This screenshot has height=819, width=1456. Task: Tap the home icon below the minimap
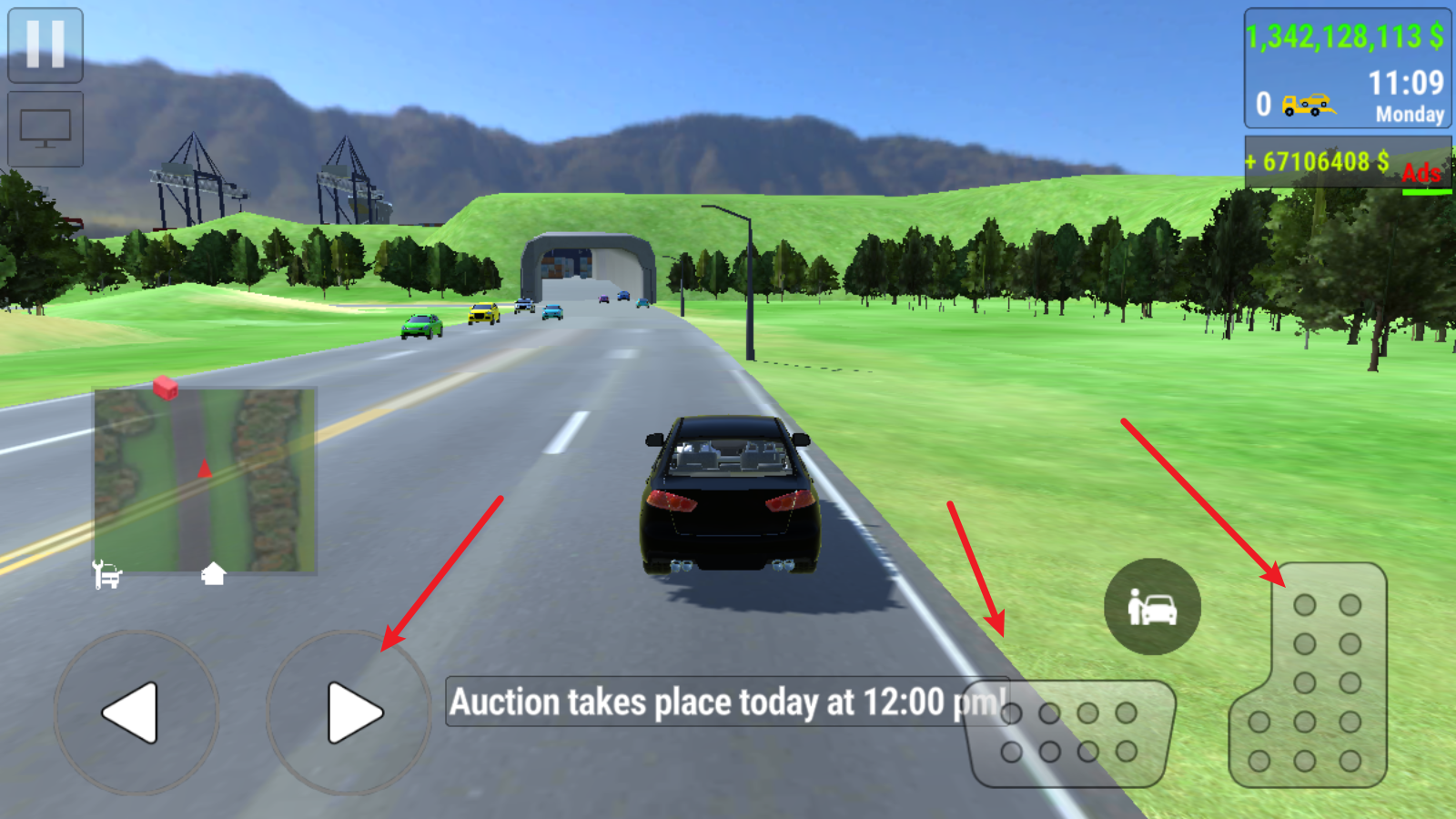pyautogui.click(x=213, y=574)
